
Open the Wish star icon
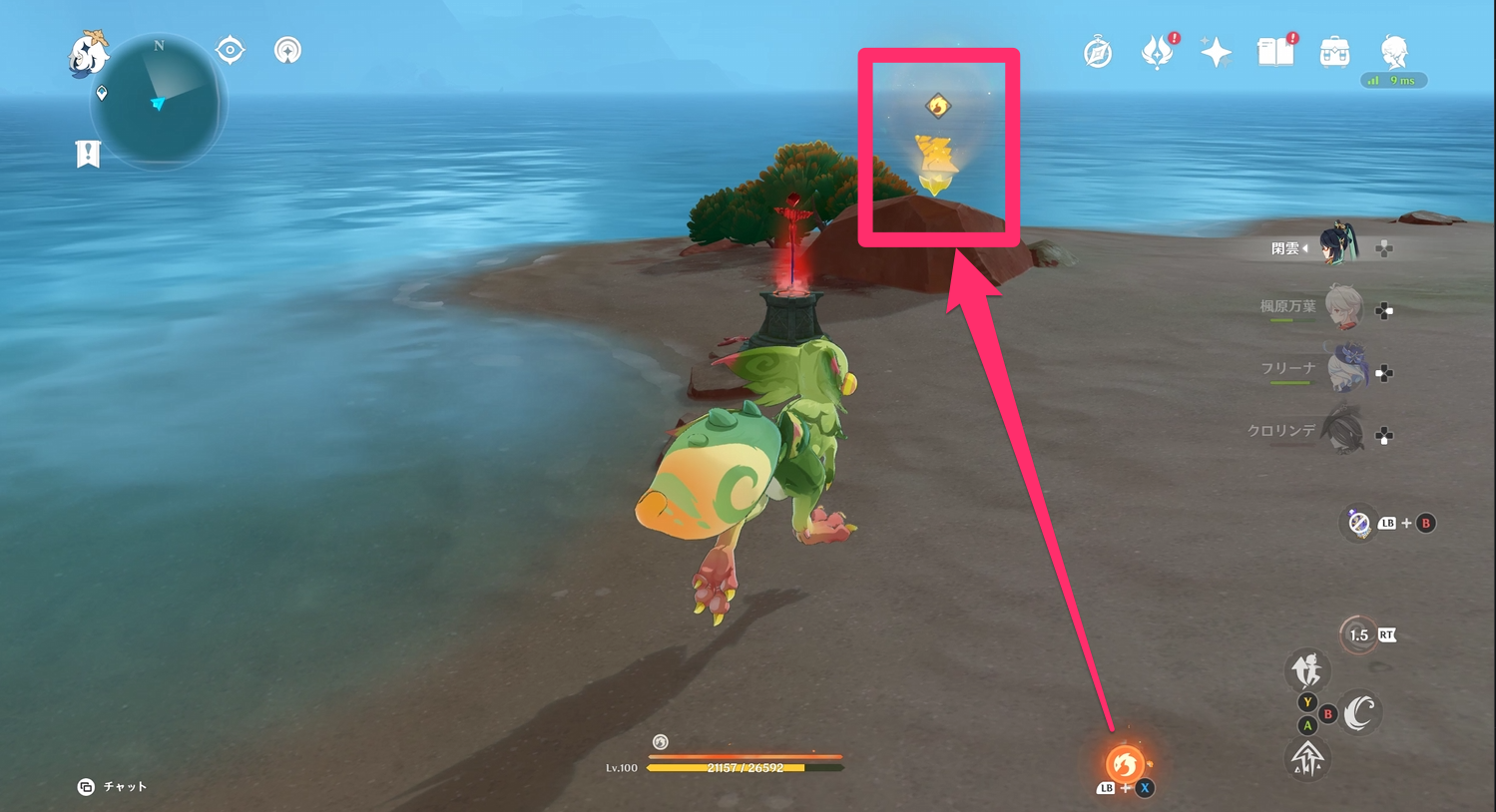(1216, 52)
